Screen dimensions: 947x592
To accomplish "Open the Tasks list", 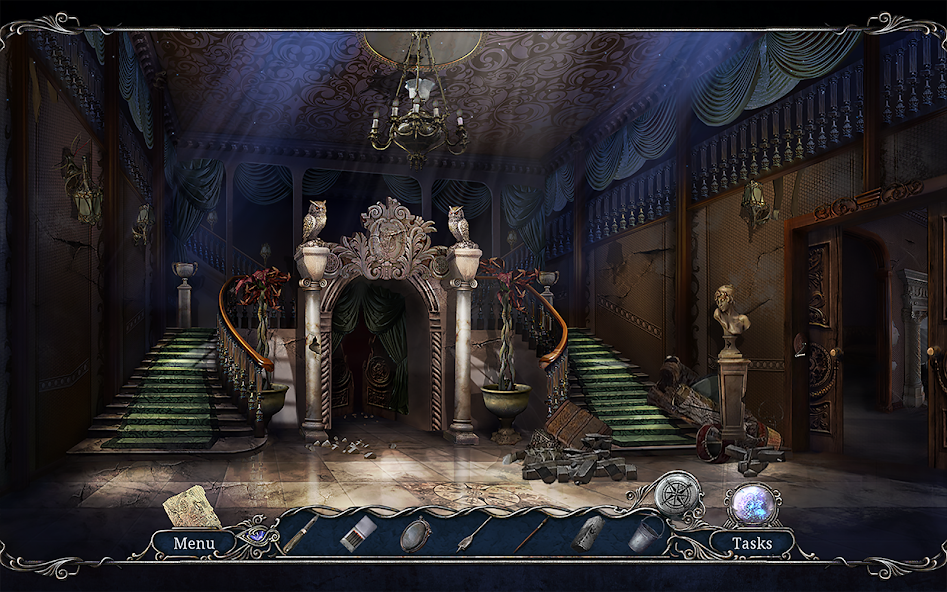I will (x=751, y=544).
